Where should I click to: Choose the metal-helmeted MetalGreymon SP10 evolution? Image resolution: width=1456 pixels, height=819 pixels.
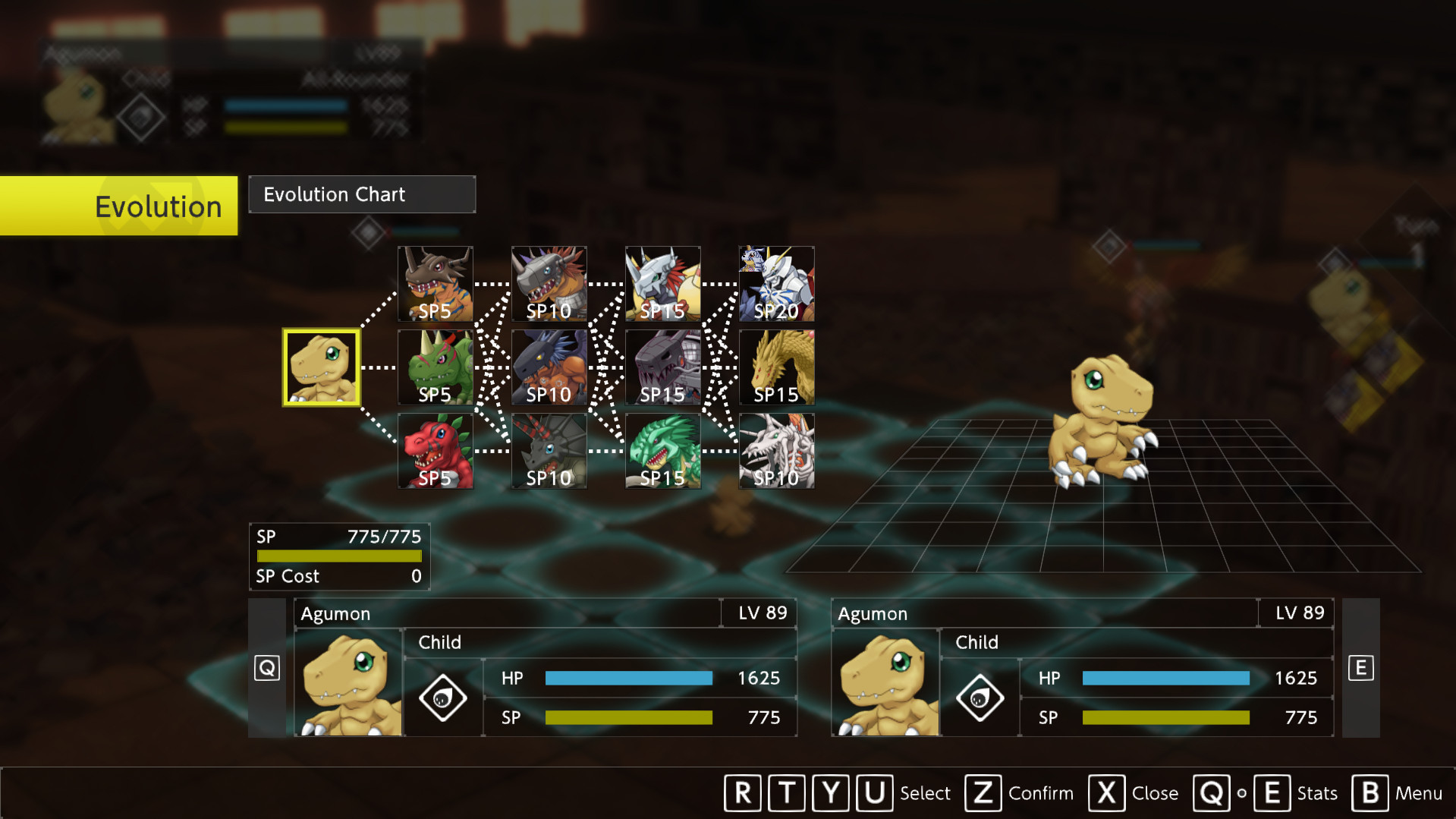point(549,284)
